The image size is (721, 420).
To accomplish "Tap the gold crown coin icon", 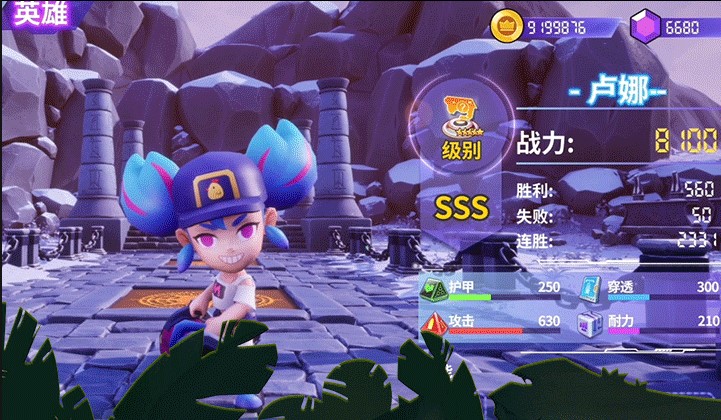I will click(x=506, y=27).
